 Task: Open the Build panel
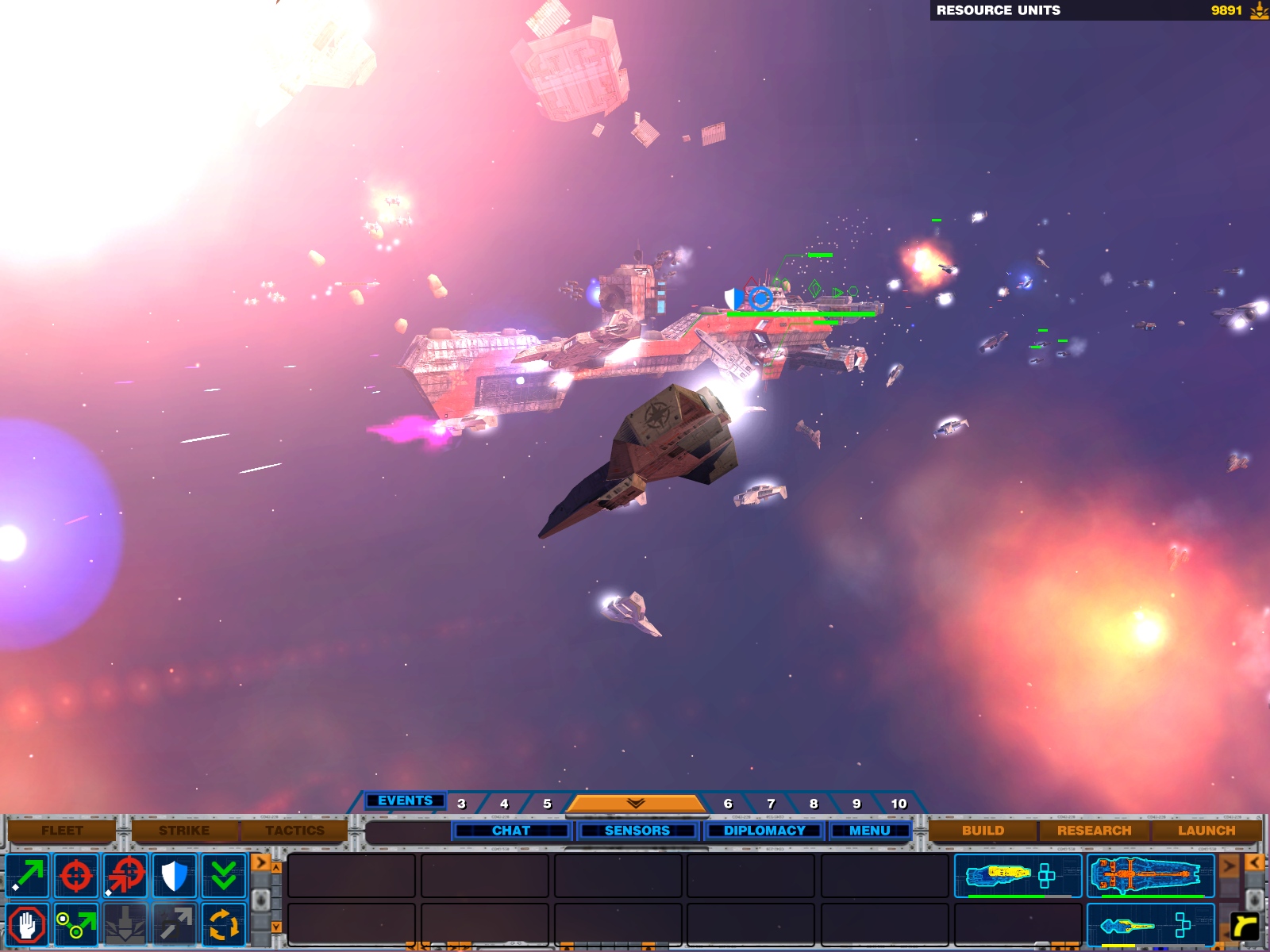983,831
